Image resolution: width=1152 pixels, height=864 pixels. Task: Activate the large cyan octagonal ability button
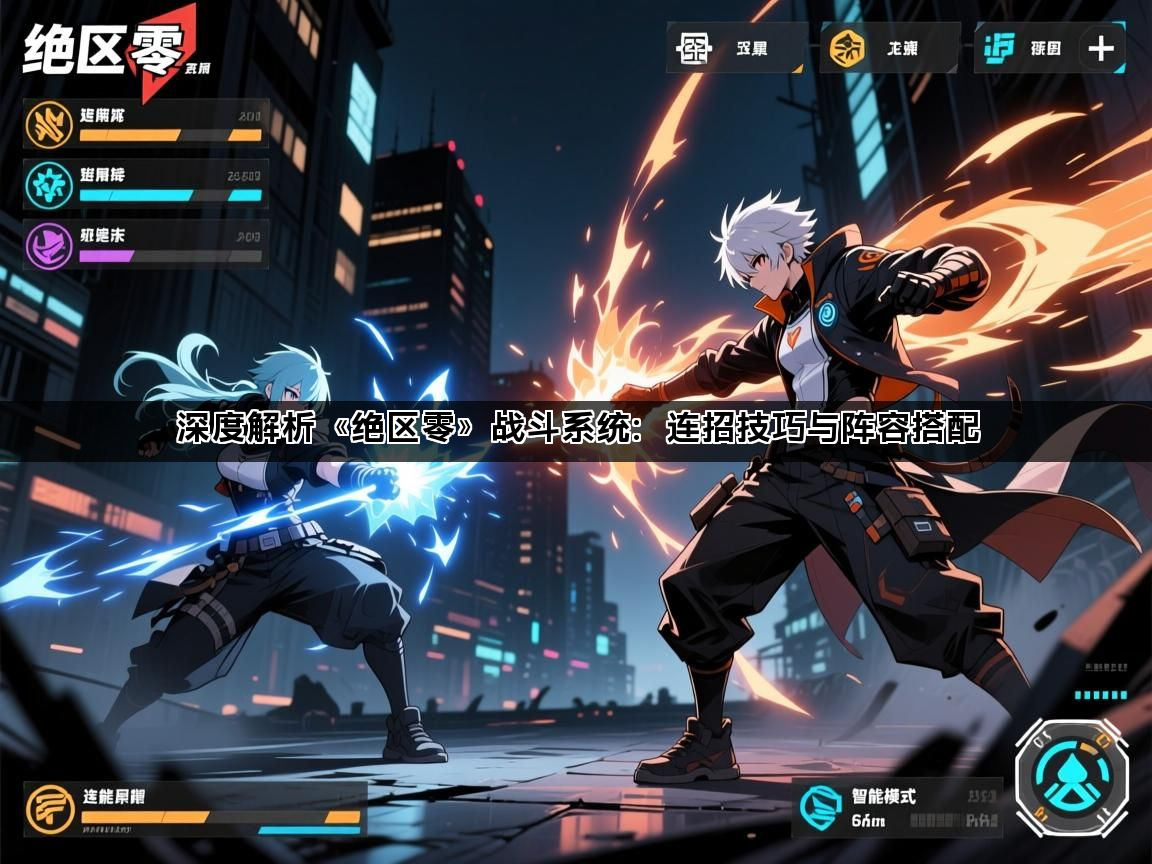(x=1071, y=777)
